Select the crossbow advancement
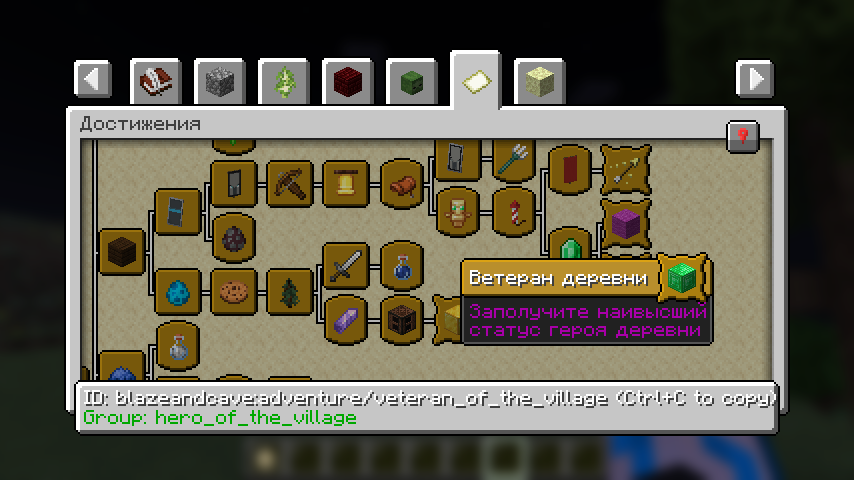 pyautogui.click(x=626, y=168)
